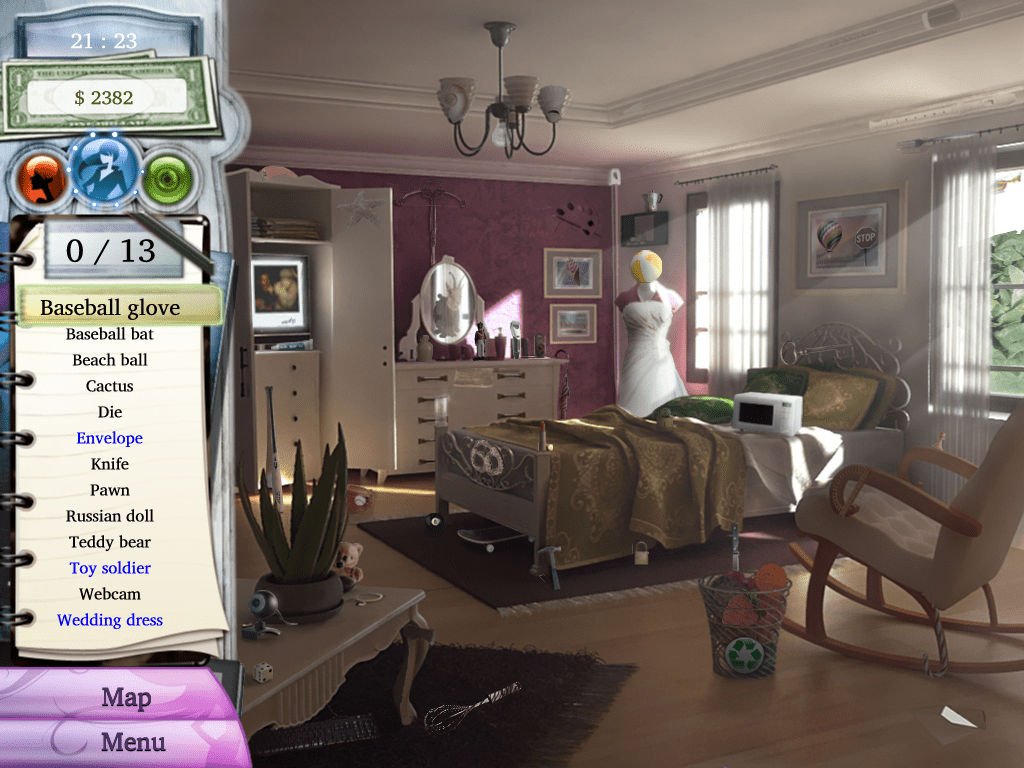This screenshot has height=768, width=1024.
Task: Select Knife in the item list
Action: tap(110, 464)
